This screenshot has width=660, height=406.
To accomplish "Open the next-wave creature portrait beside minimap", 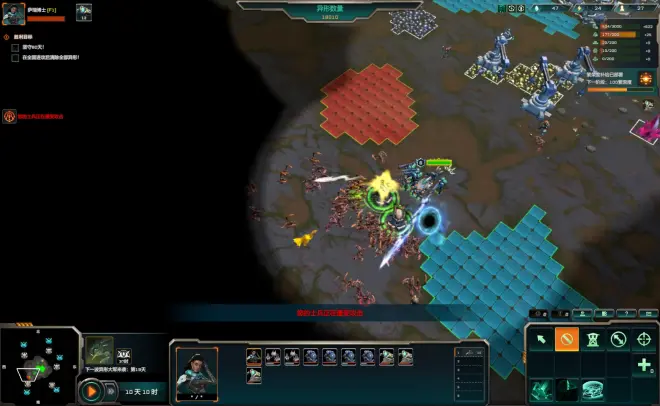I will tap(98, 350).
